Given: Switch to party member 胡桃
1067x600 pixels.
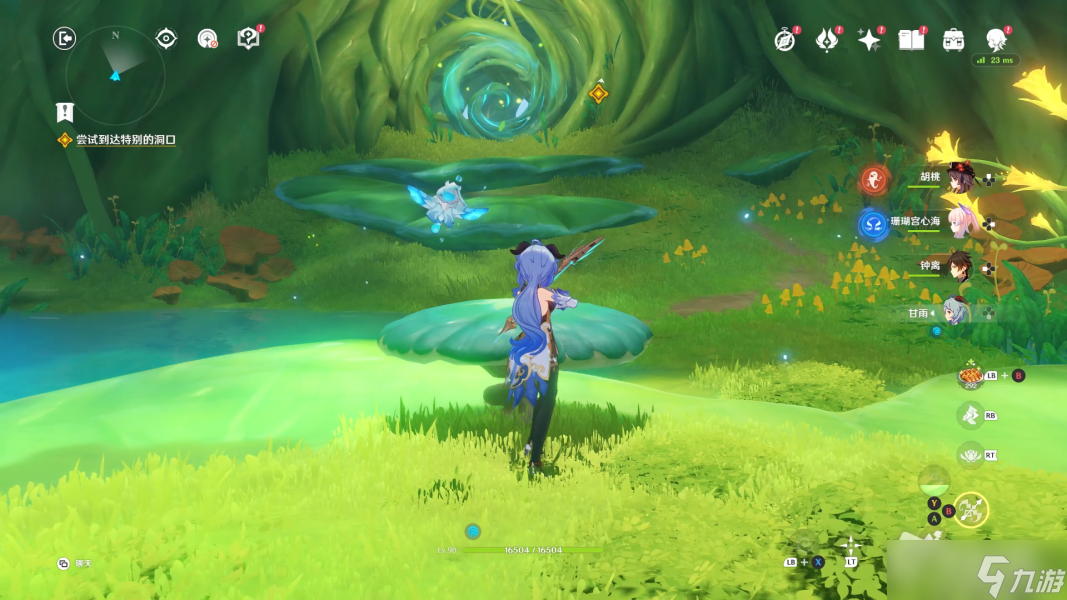Looking at the screenshot, I should coord(960,179).
